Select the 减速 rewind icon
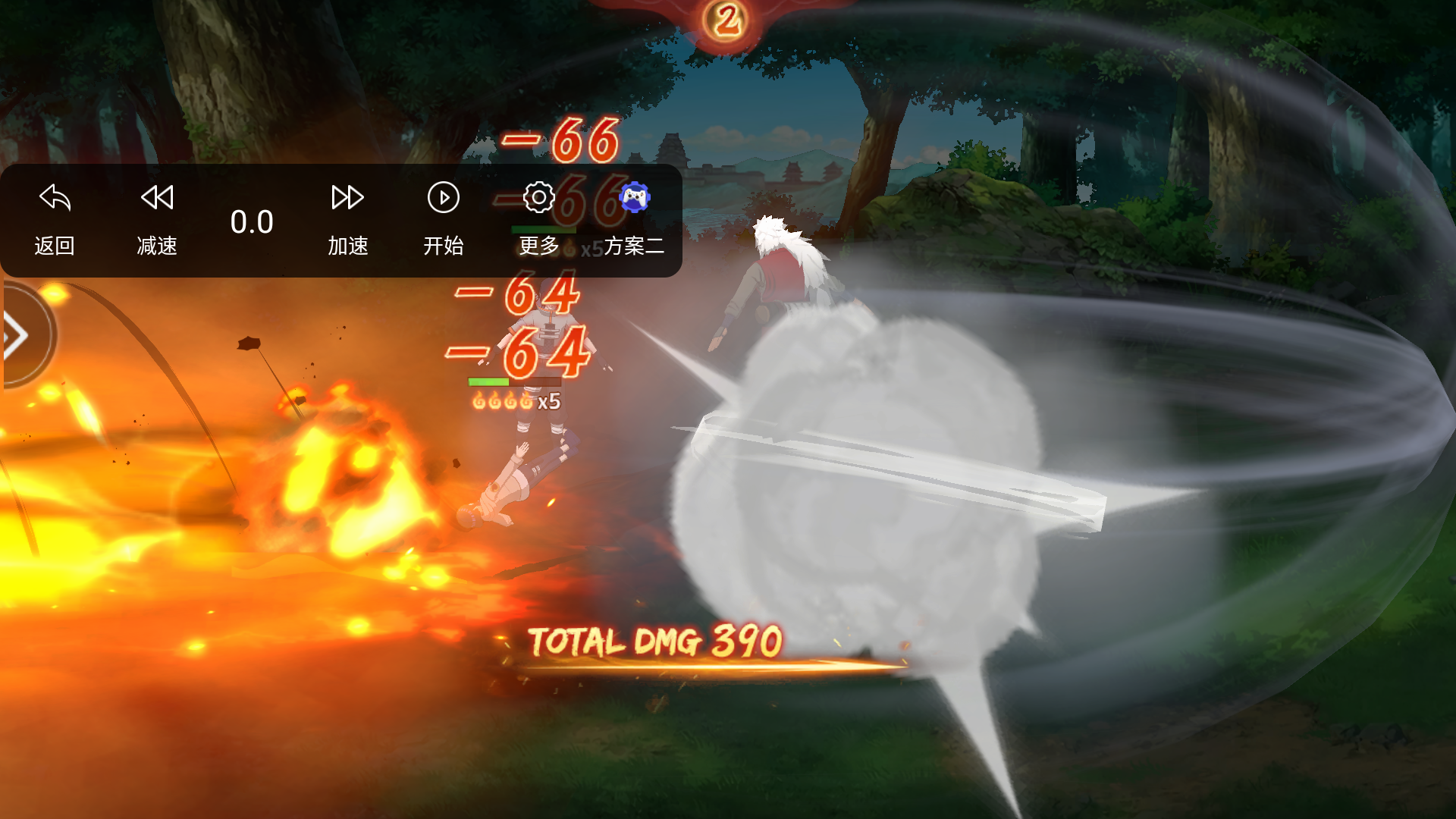 tap(157, 199)
